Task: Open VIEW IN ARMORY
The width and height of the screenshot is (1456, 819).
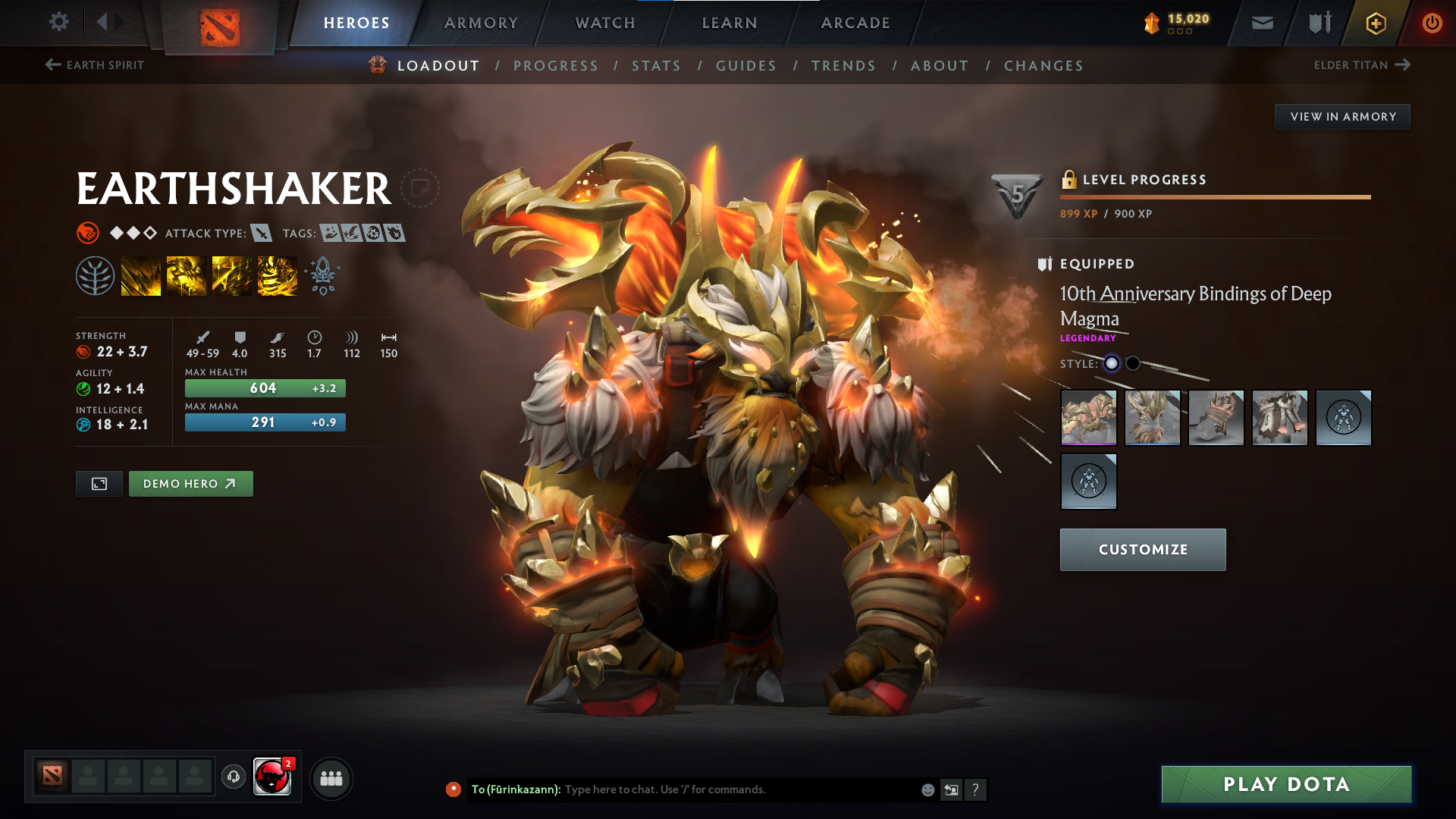Action: (1342, 116)
